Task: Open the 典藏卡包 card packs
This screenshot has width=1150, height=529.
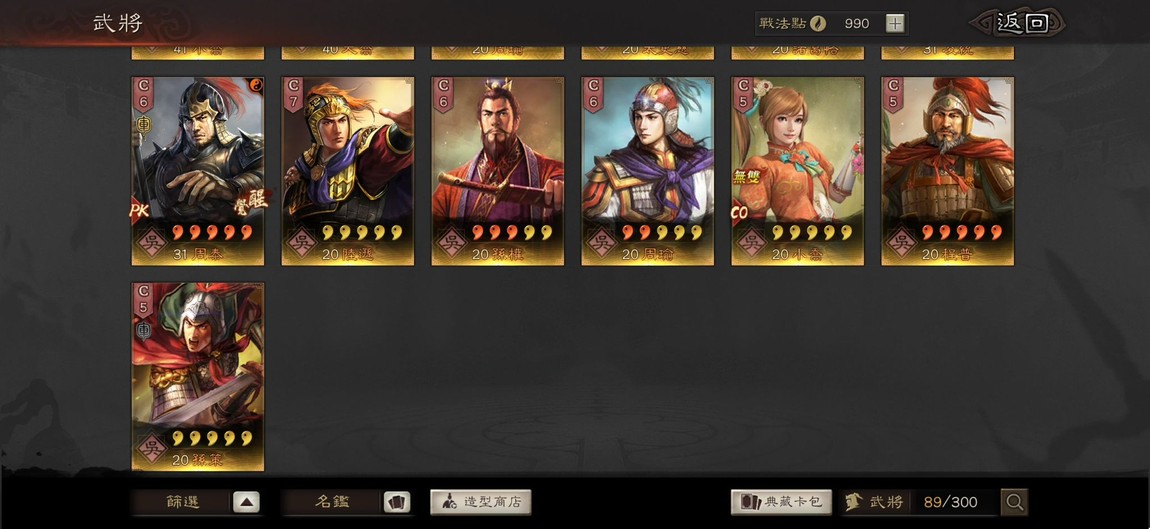Action: coord(782,502)
